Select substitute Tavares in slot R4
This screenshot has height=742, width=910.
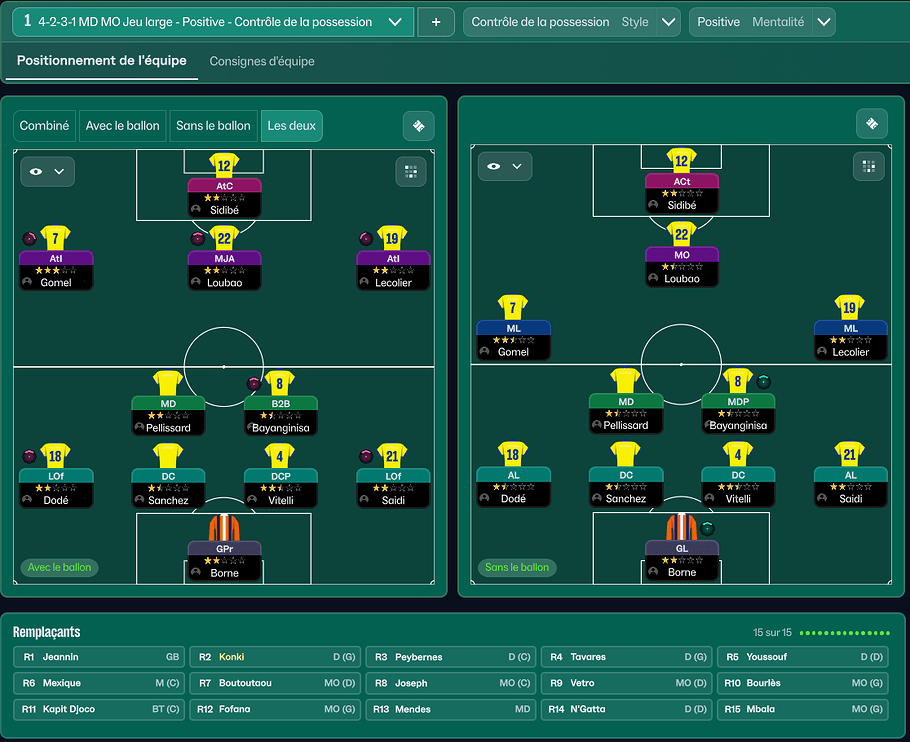(x=626, y=657)
